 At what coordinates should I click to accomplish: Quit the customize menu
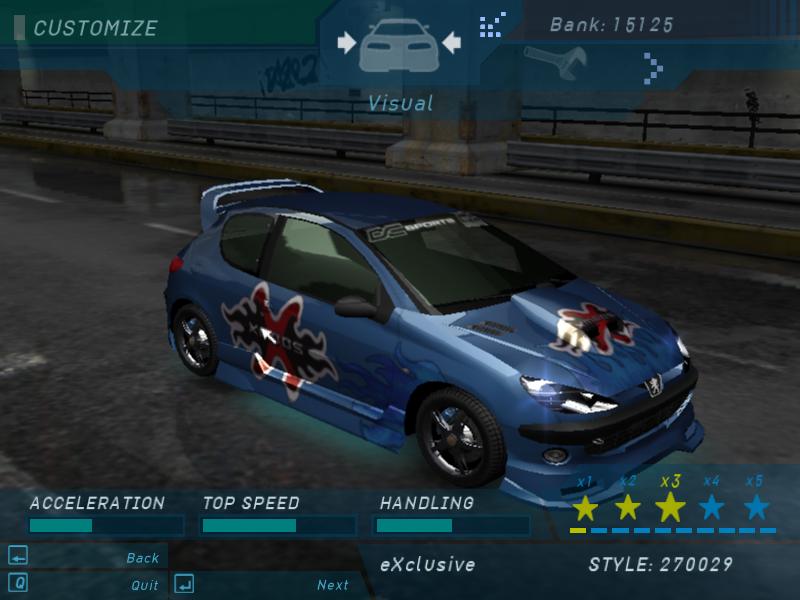pos(145,585)
